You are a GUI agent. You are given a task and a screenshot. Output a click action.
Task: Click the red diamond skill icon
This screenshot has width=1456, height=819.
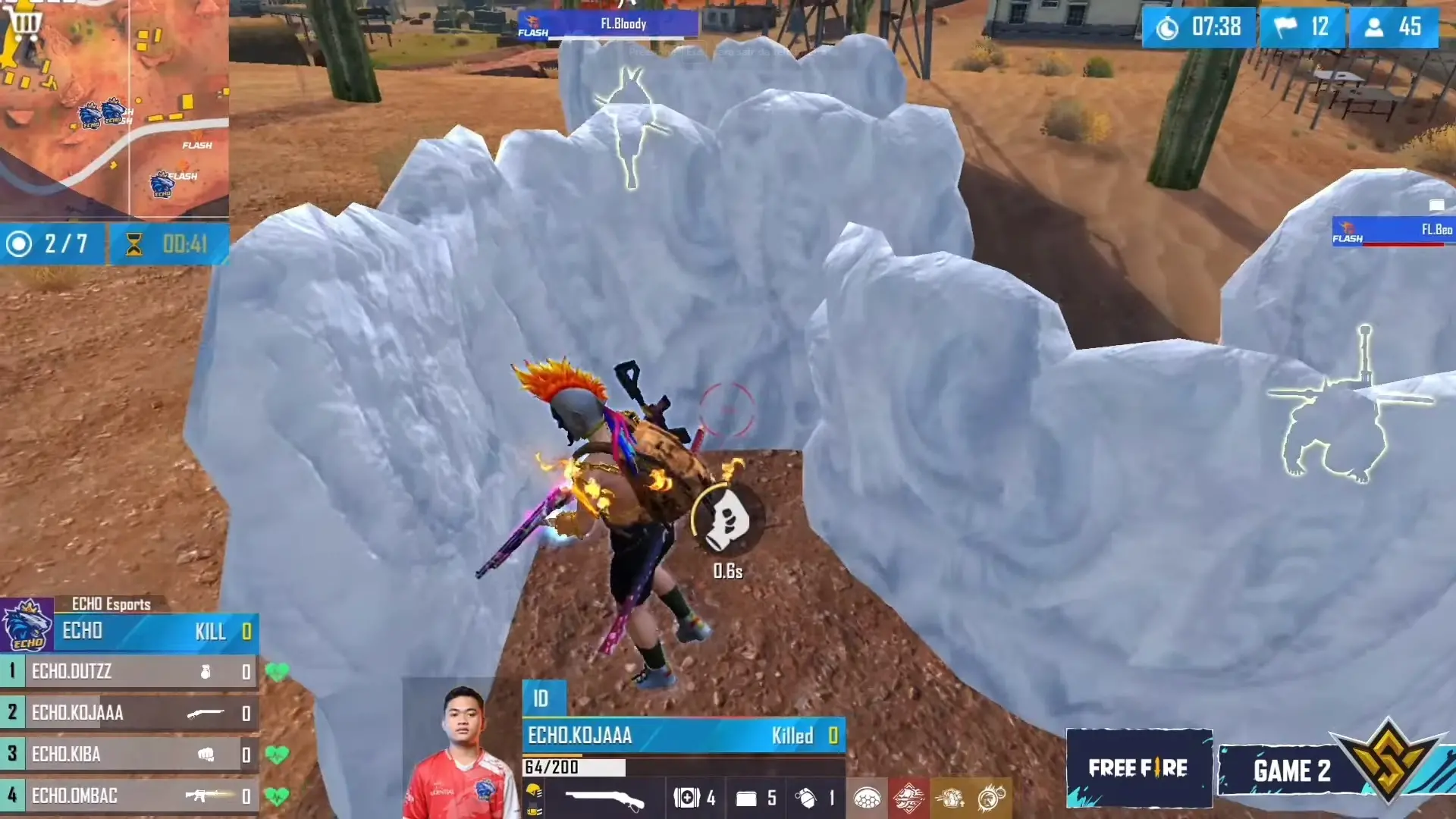[x=908, y=798]
